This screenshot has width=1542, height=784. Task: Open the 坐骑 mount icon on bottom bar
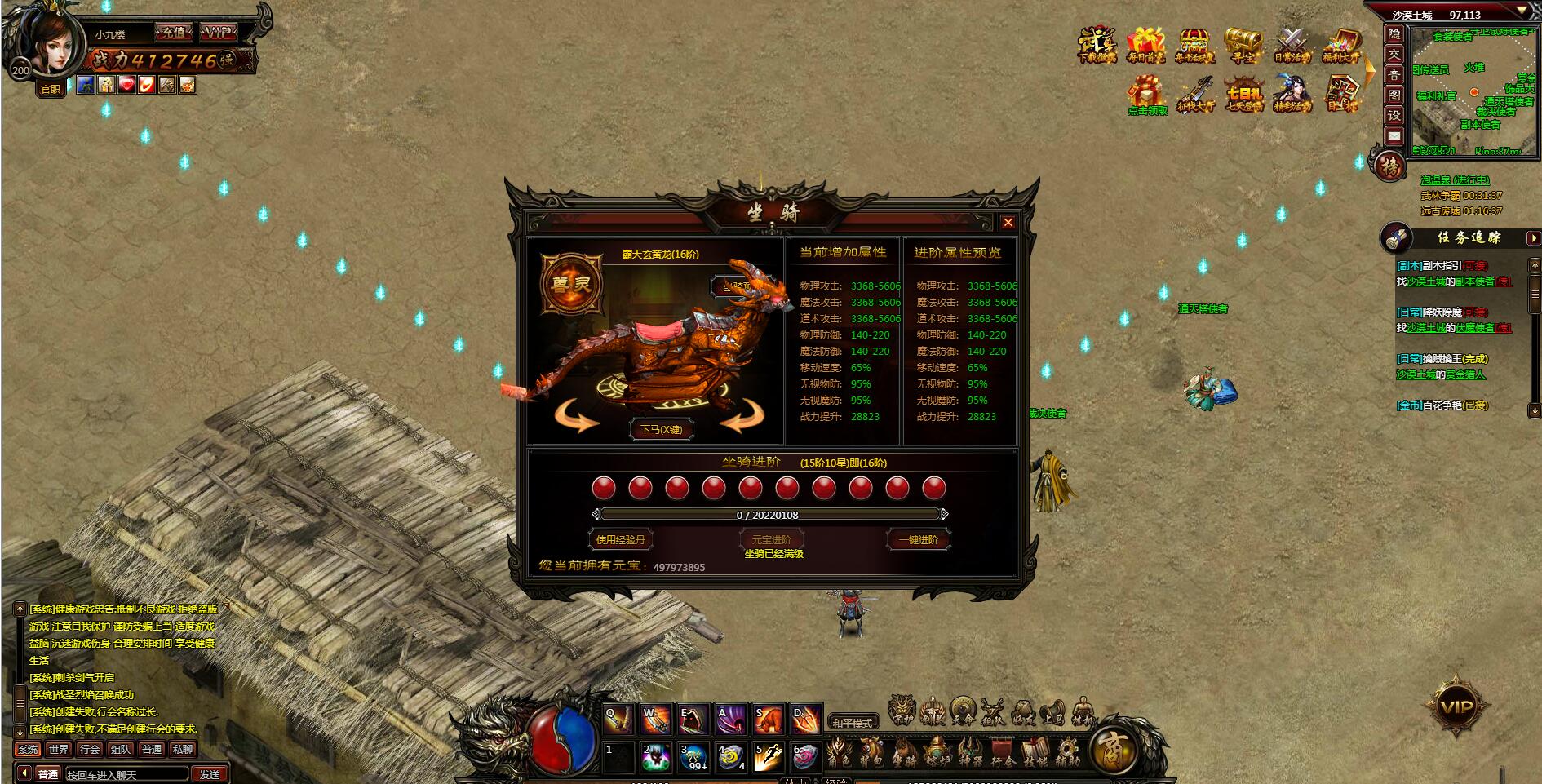pos(906,751)
